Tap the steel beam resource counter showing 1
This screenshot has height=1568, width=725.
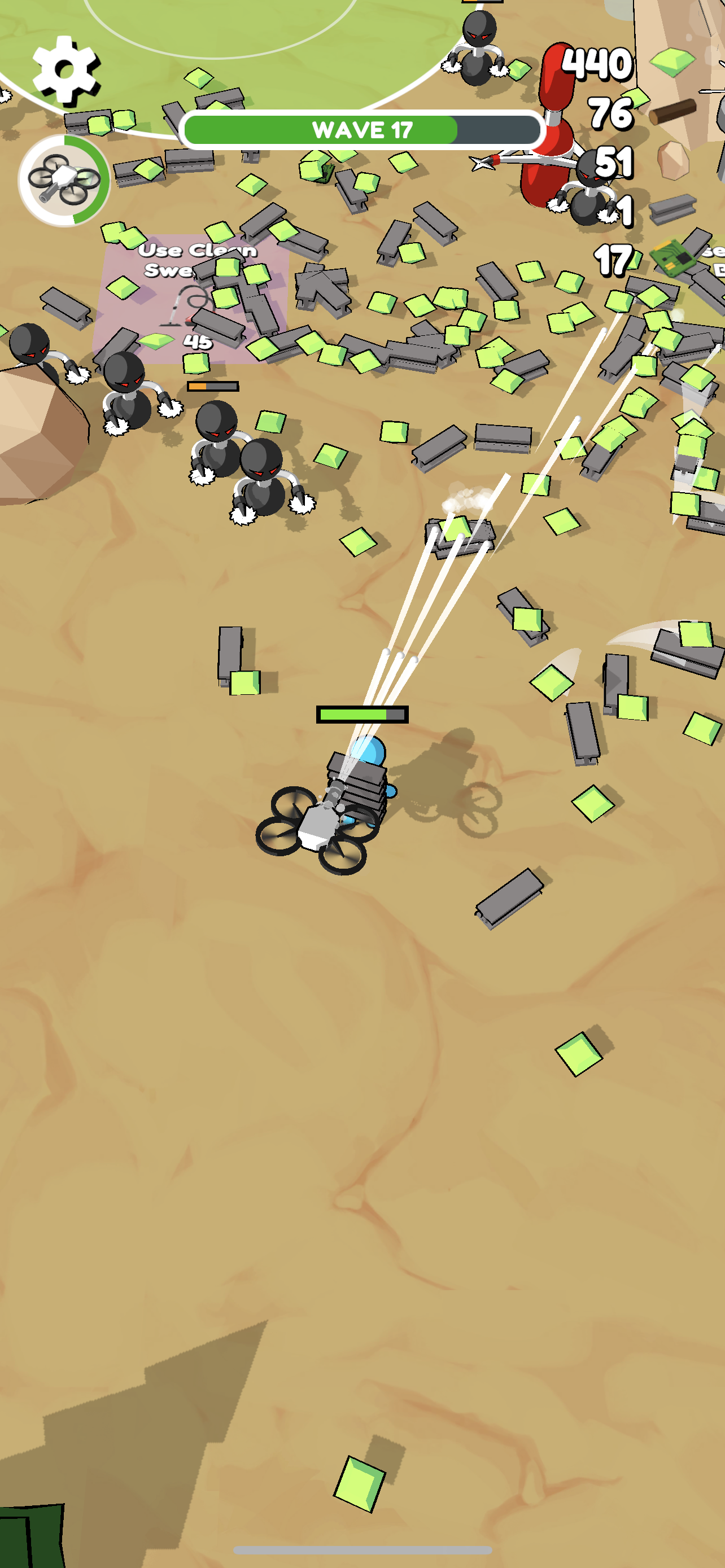click(627, 210)
